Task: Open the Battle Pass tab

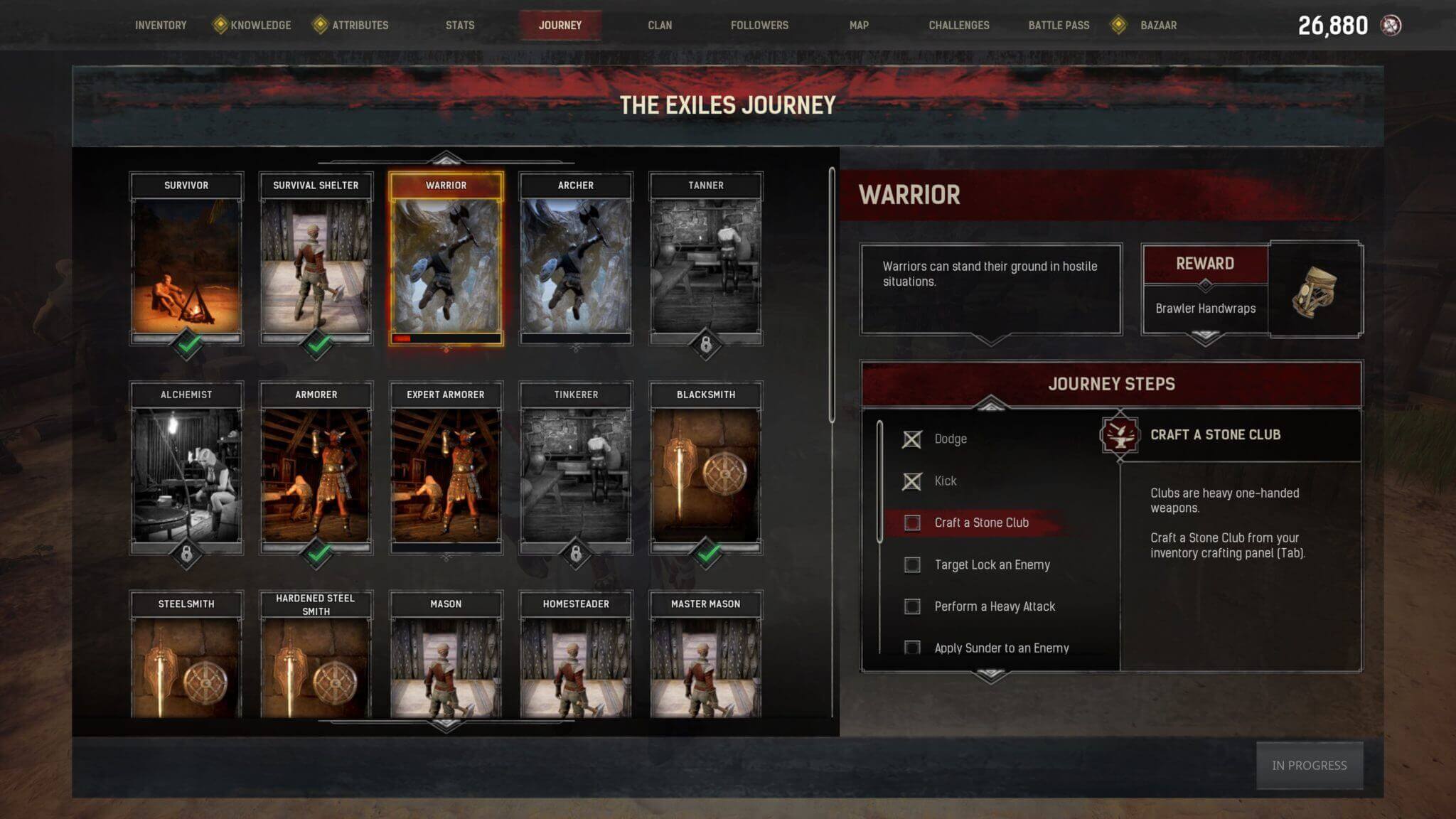Action: tap(1059, 26)
